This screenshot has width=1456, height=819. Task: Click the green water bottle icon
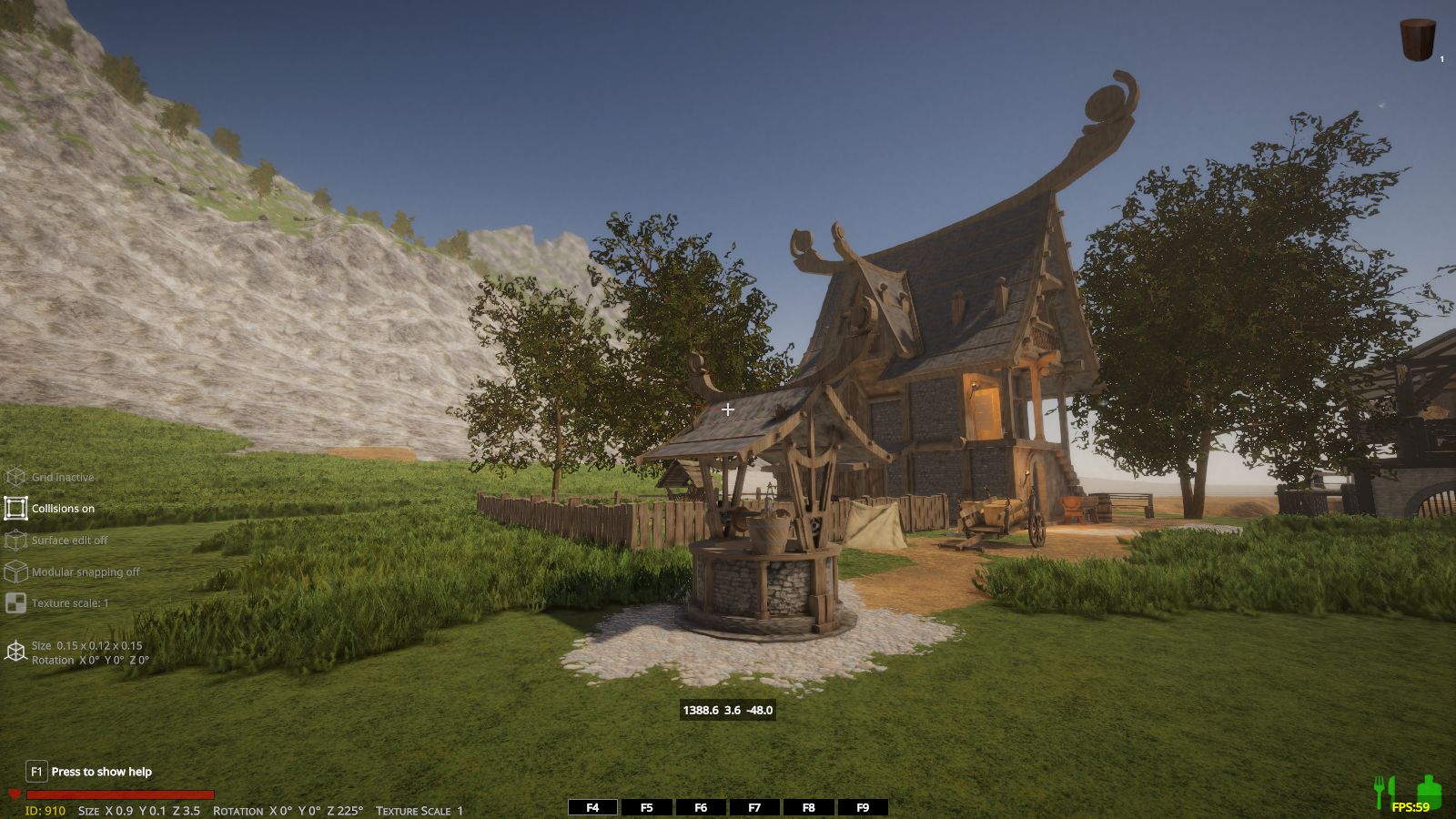1429,789
